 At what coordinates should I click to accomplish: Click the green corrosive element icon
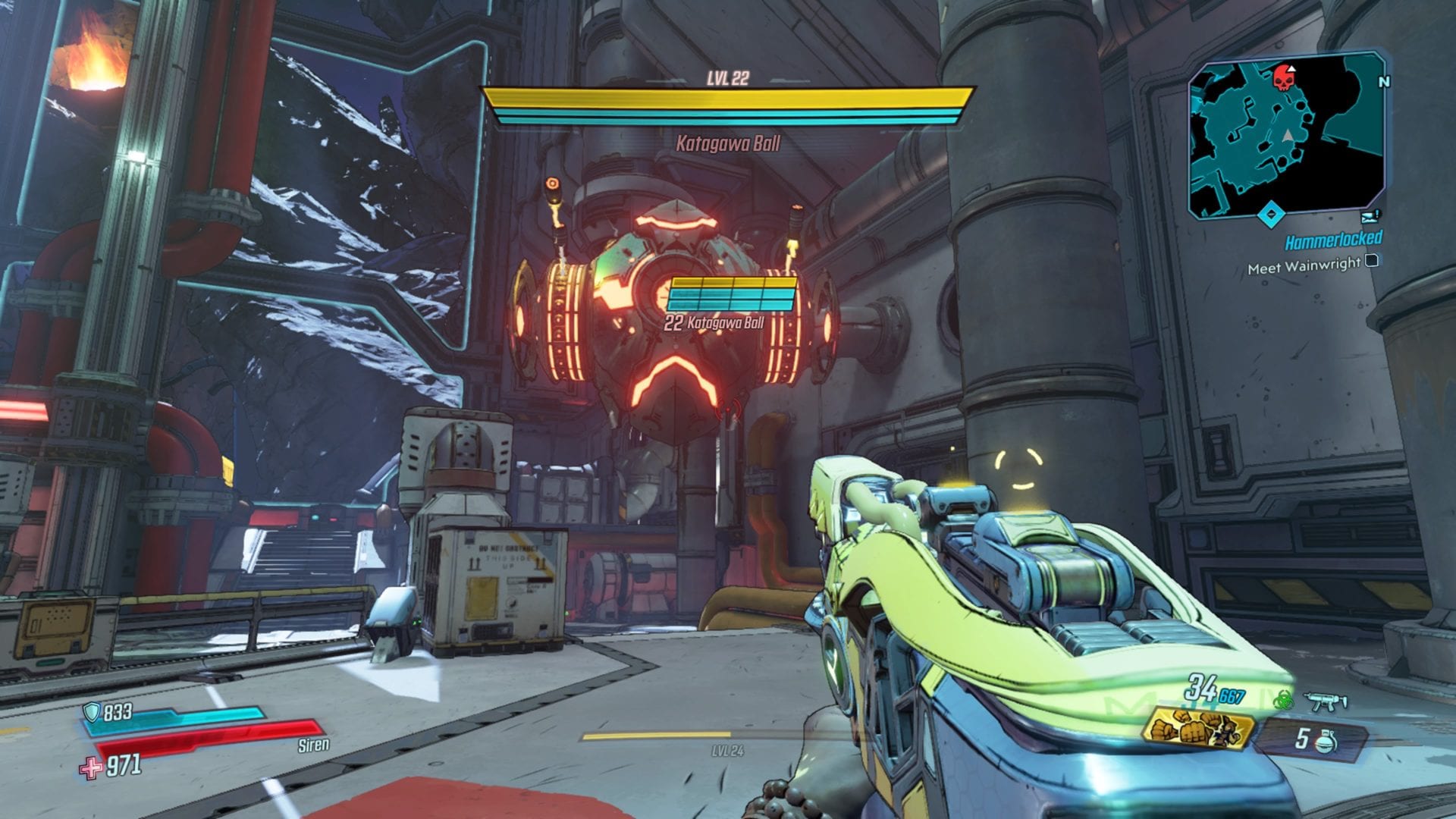1283,701
